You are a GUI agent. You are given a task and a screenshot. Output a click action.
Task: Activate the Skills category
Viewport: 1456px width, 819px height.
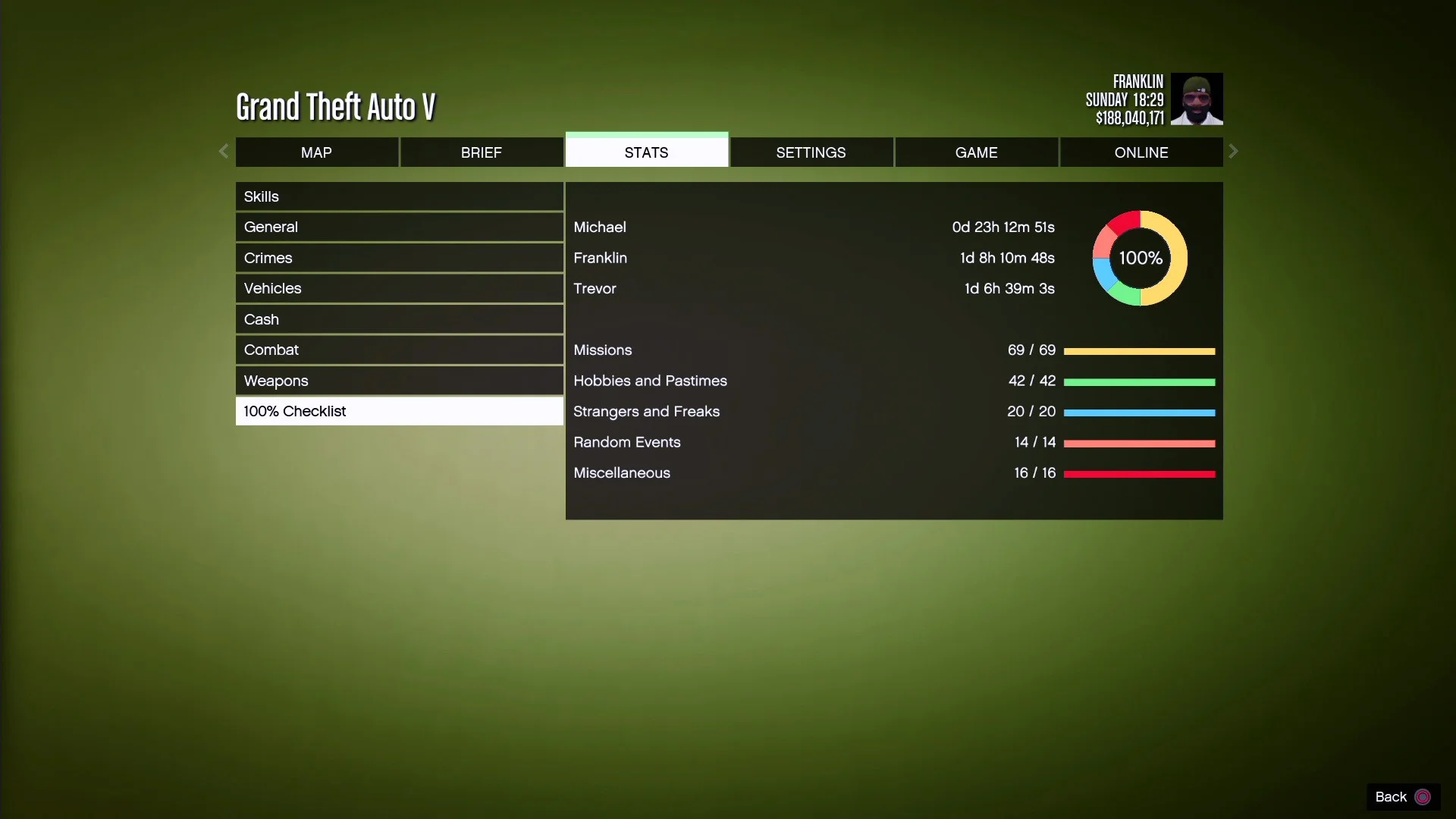400,196
